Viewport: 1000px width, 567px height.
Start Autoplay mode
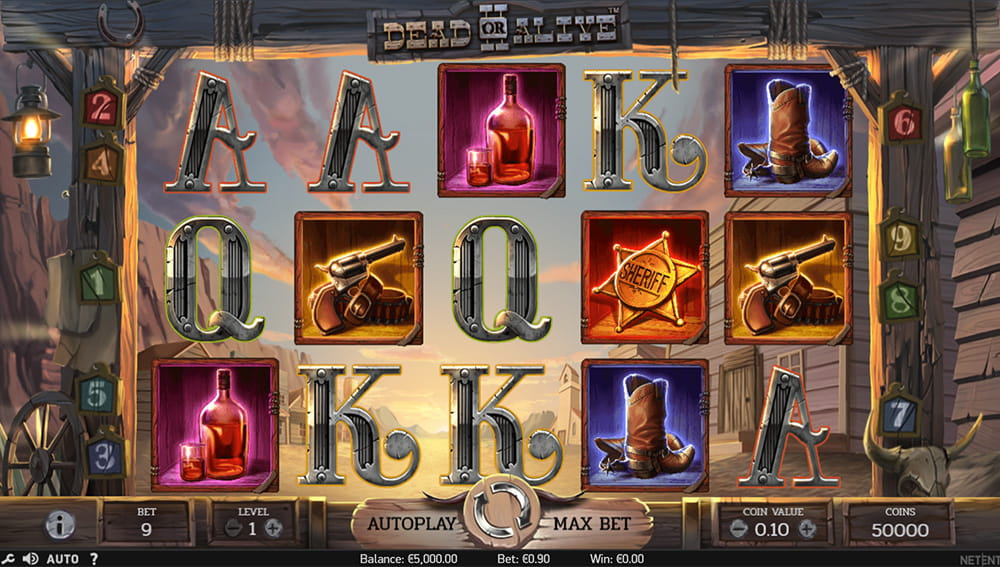coord(412,523)
